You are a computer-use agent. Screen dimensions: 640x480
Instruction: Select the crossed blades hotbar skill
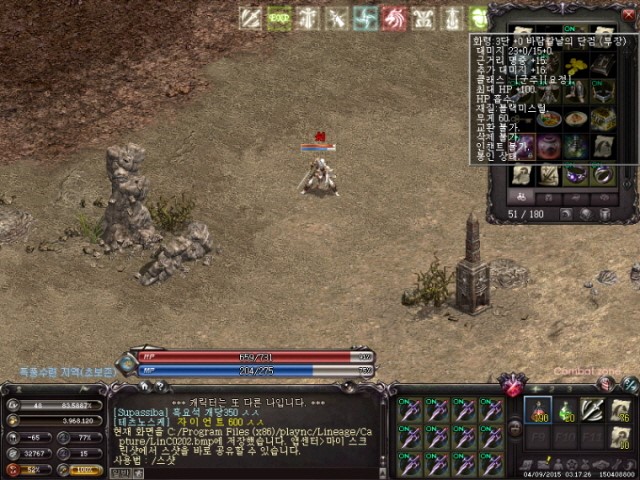point(593,410)
